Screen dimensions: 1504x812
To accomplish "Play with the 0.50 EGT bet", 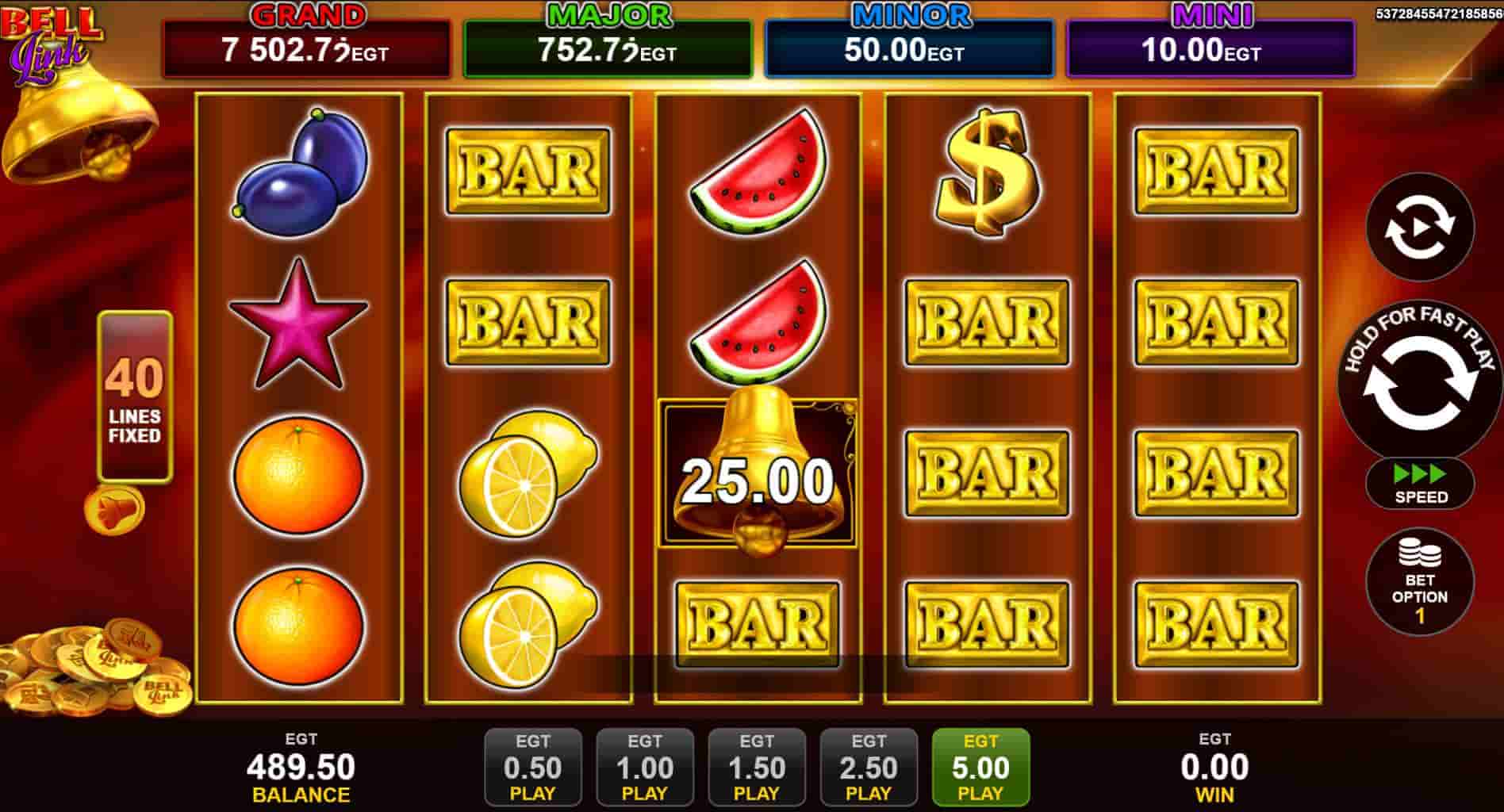I will coord(532,767).
